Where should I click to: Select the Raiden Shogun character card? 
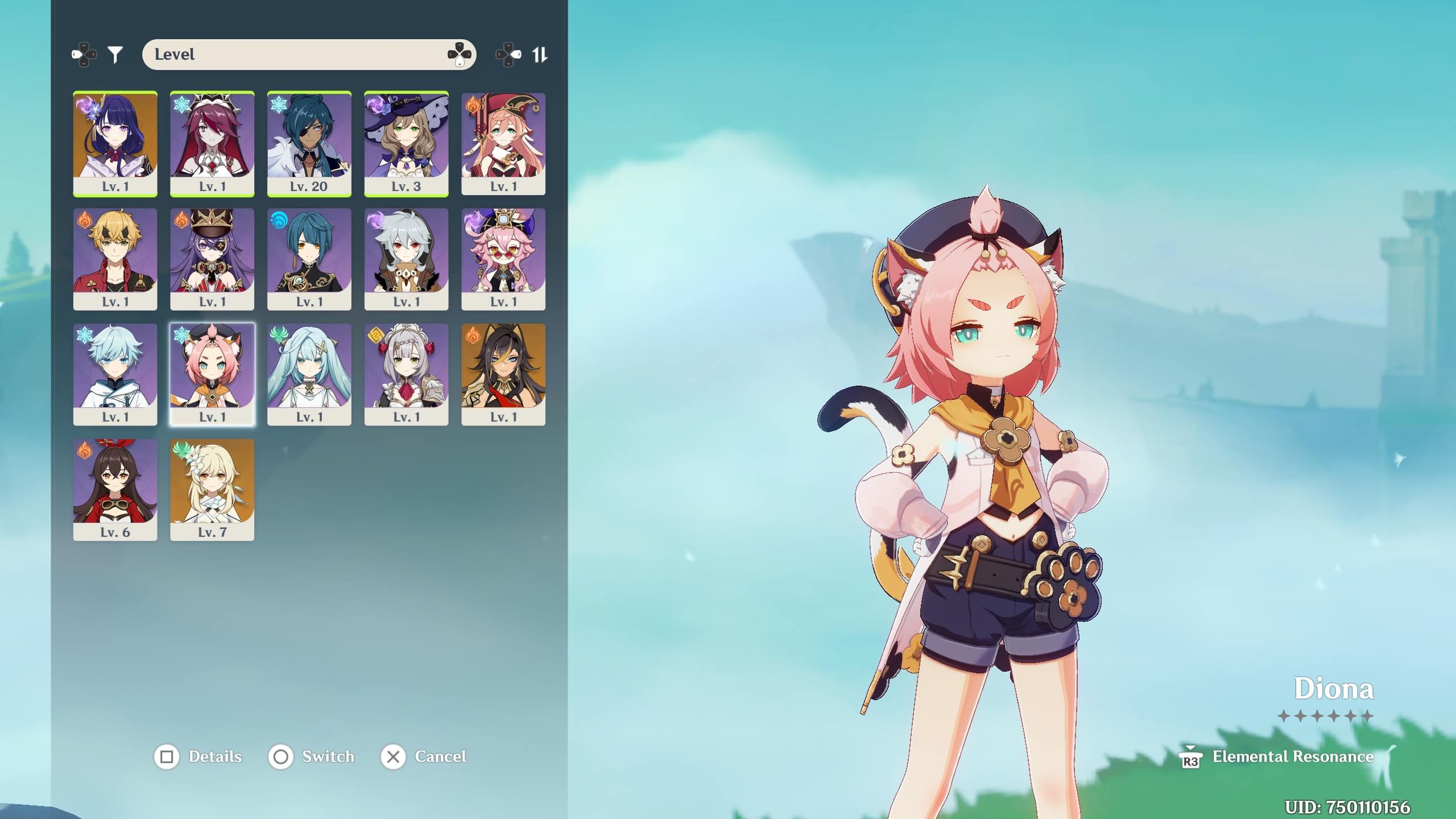pos(115,143)
